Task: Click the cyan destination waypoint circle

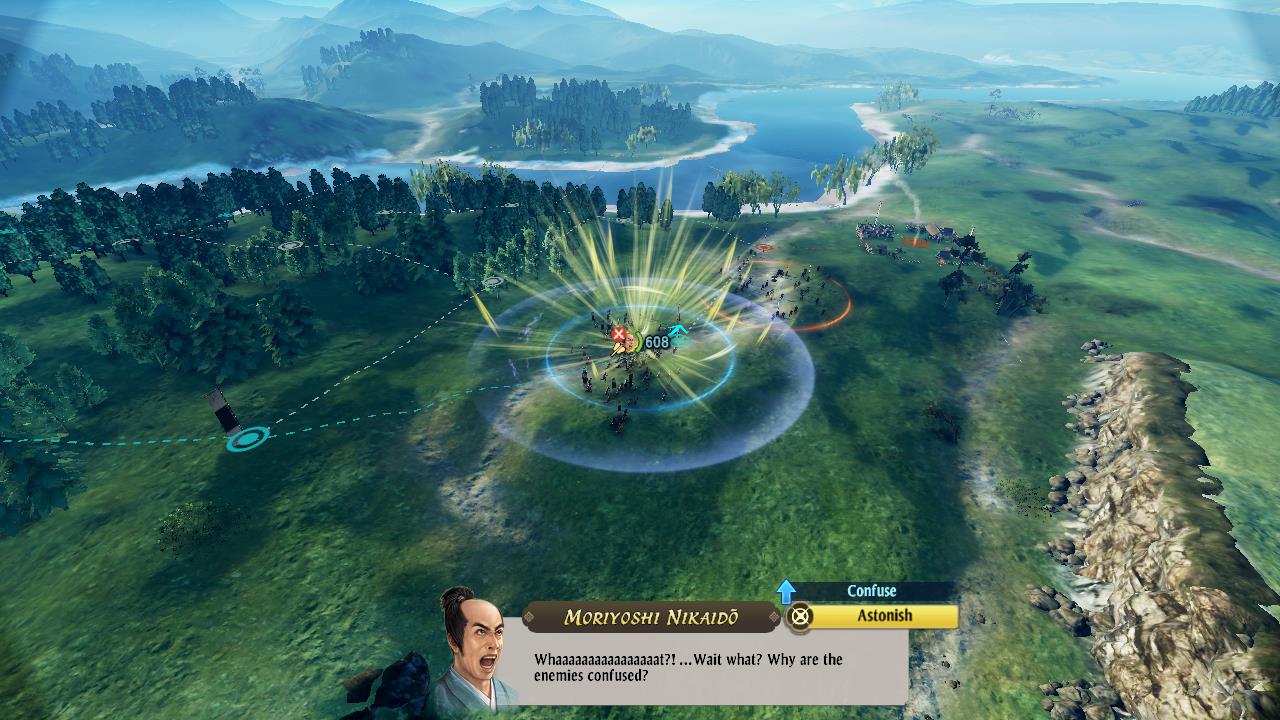Action: 247,437
